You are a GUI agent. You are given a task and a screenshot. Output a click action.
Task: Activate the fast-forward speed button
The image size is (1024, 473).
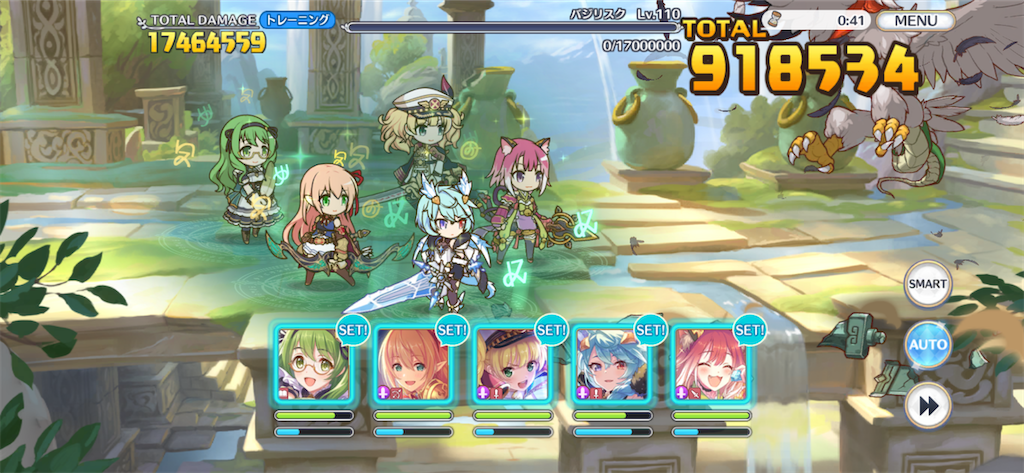(x=927, y=407)
